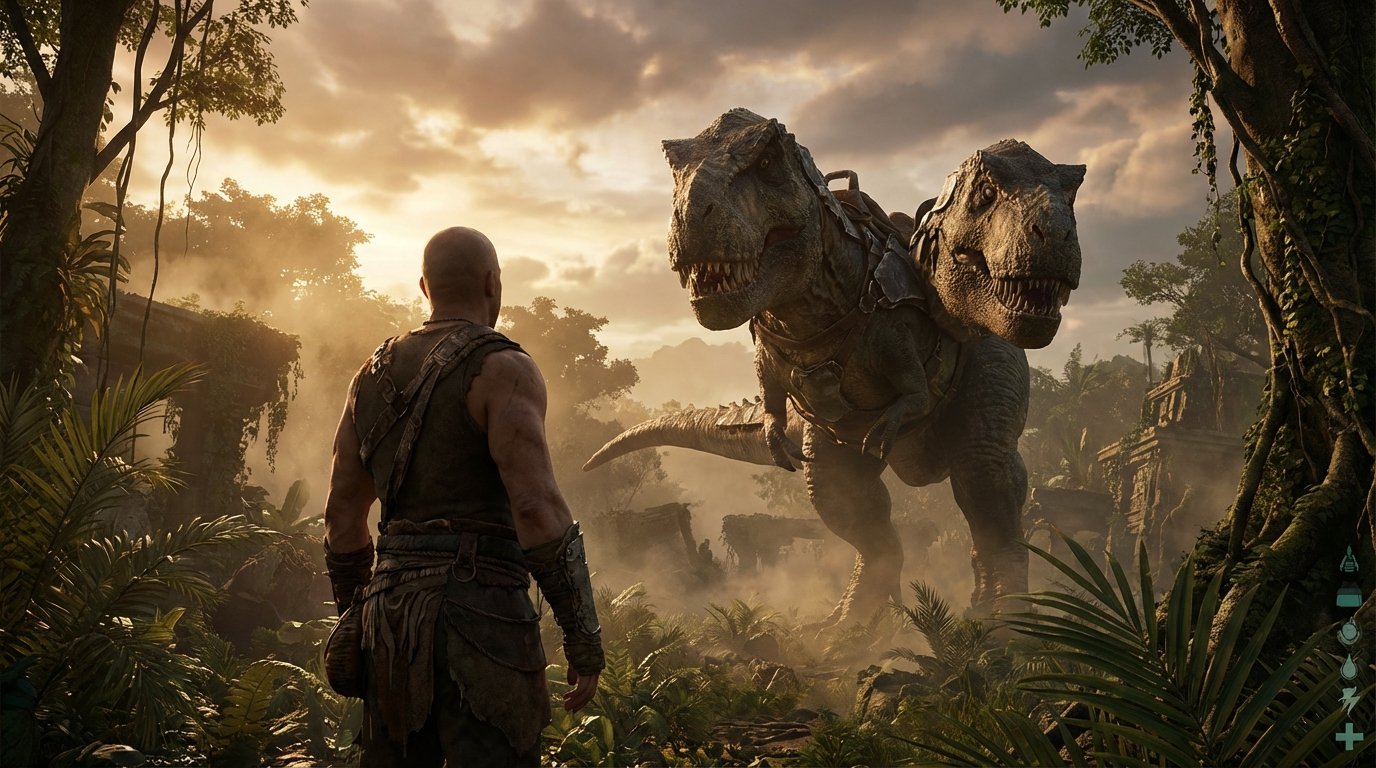The height and width of the screenshot is (768, 1376).
Task: Click the flask/potion icon in the sidebar
Action: pos(1349,593)
